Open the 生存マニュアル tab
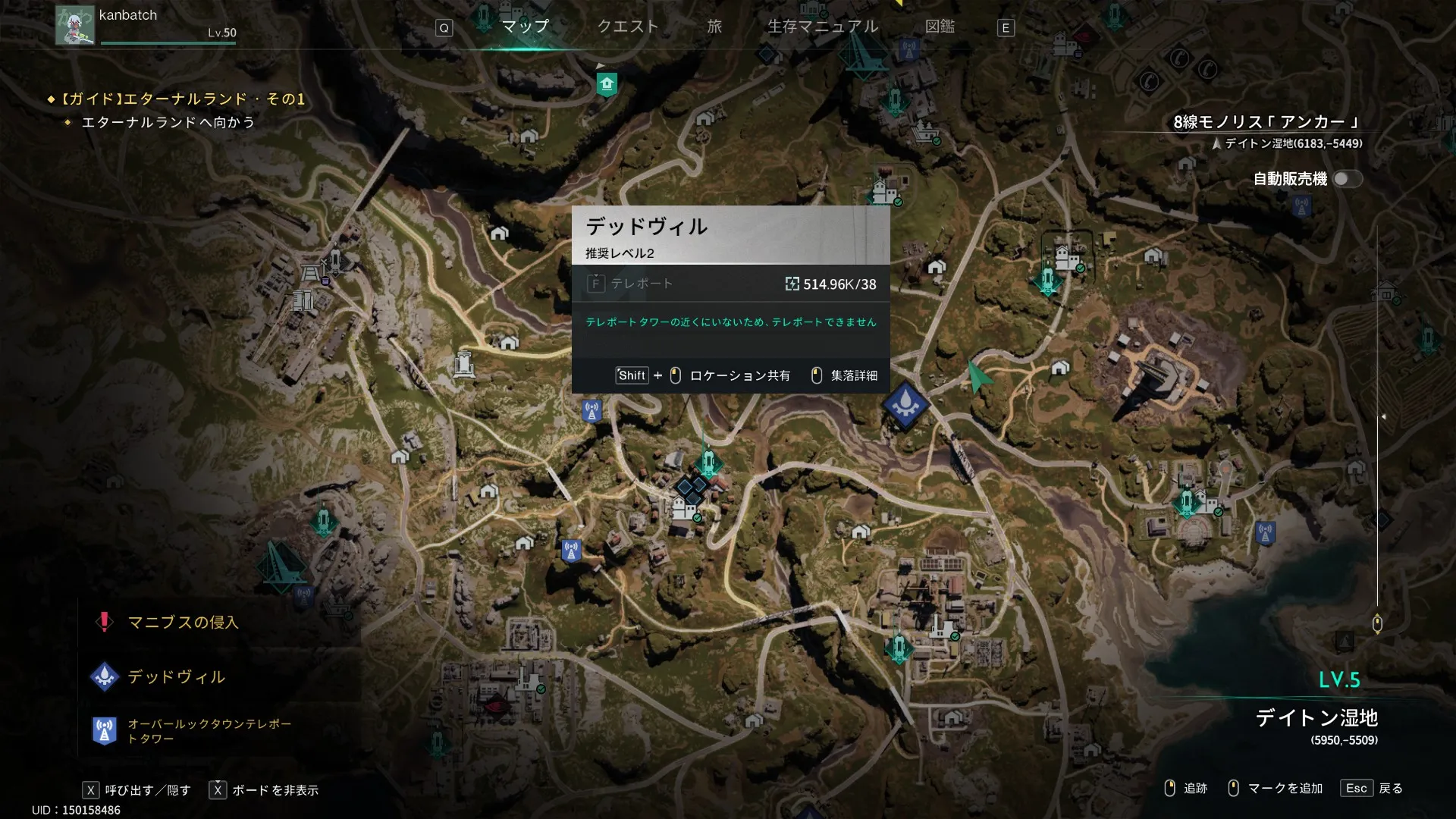Viewport: 1456px width, 819px height. pyautogui.click(x=823, y=27)
